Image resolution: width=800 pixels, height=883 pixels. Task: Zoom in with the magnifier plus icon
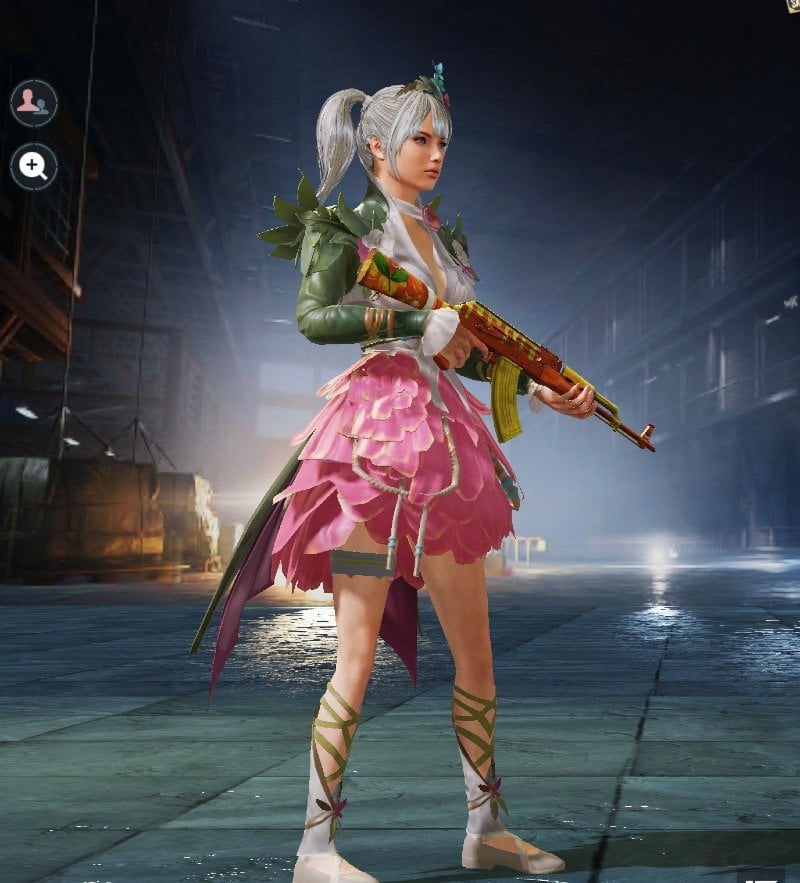click(x=34, y=166)
